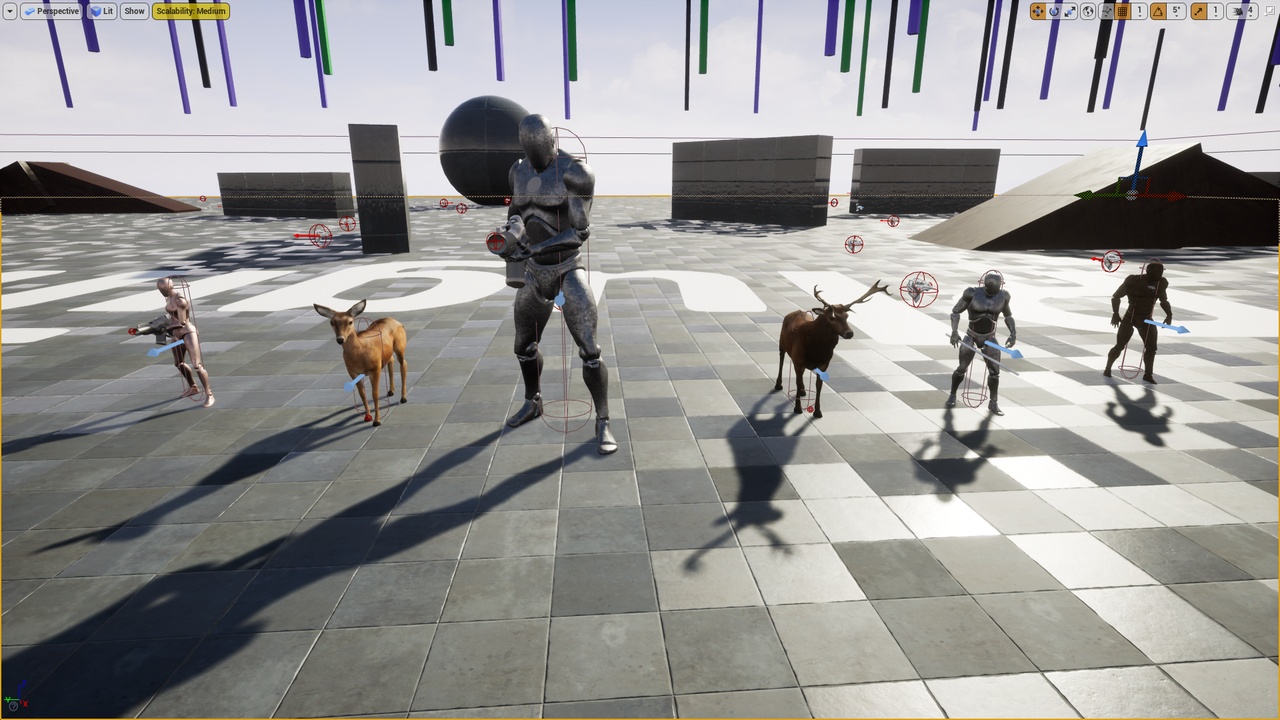Viewport: 1280px width, 720px height.
Task: Open the Show flags menu
Action: click(133, 11)
